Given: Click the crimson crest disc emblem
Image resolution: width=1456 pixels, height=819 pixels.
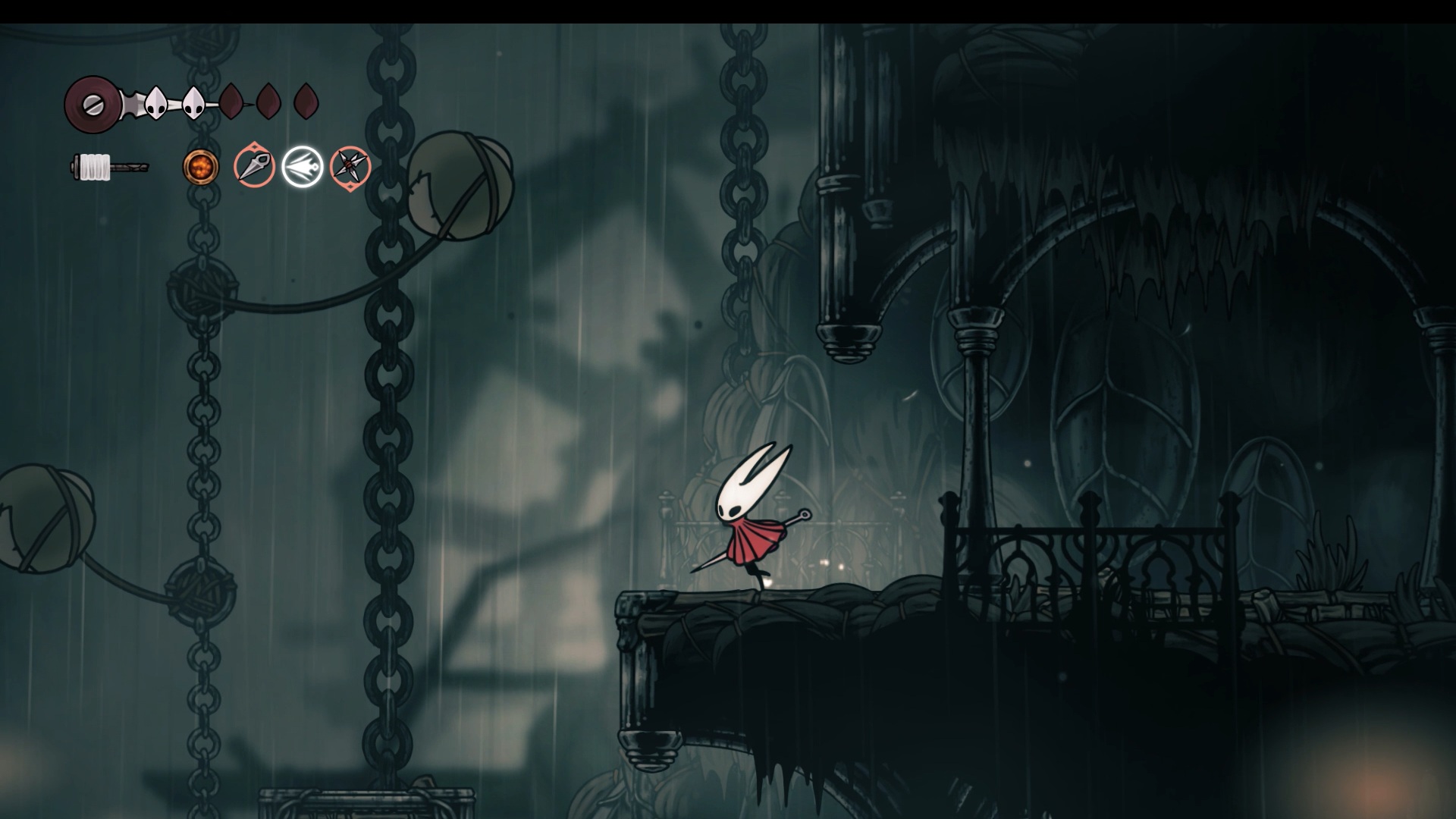Looking at the screenshot, I should (x=90, y=104).
